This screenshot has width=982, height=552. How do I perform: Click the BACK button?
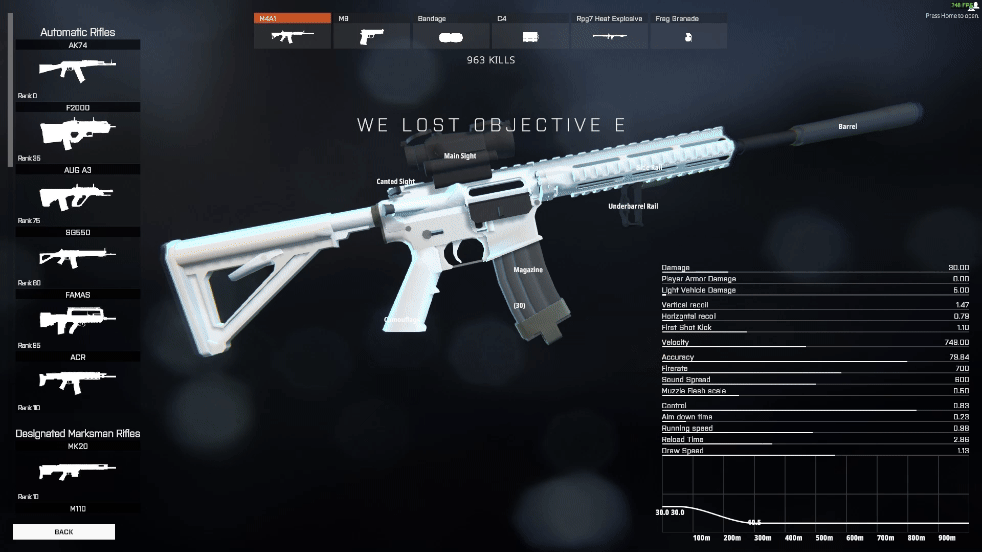64,531
